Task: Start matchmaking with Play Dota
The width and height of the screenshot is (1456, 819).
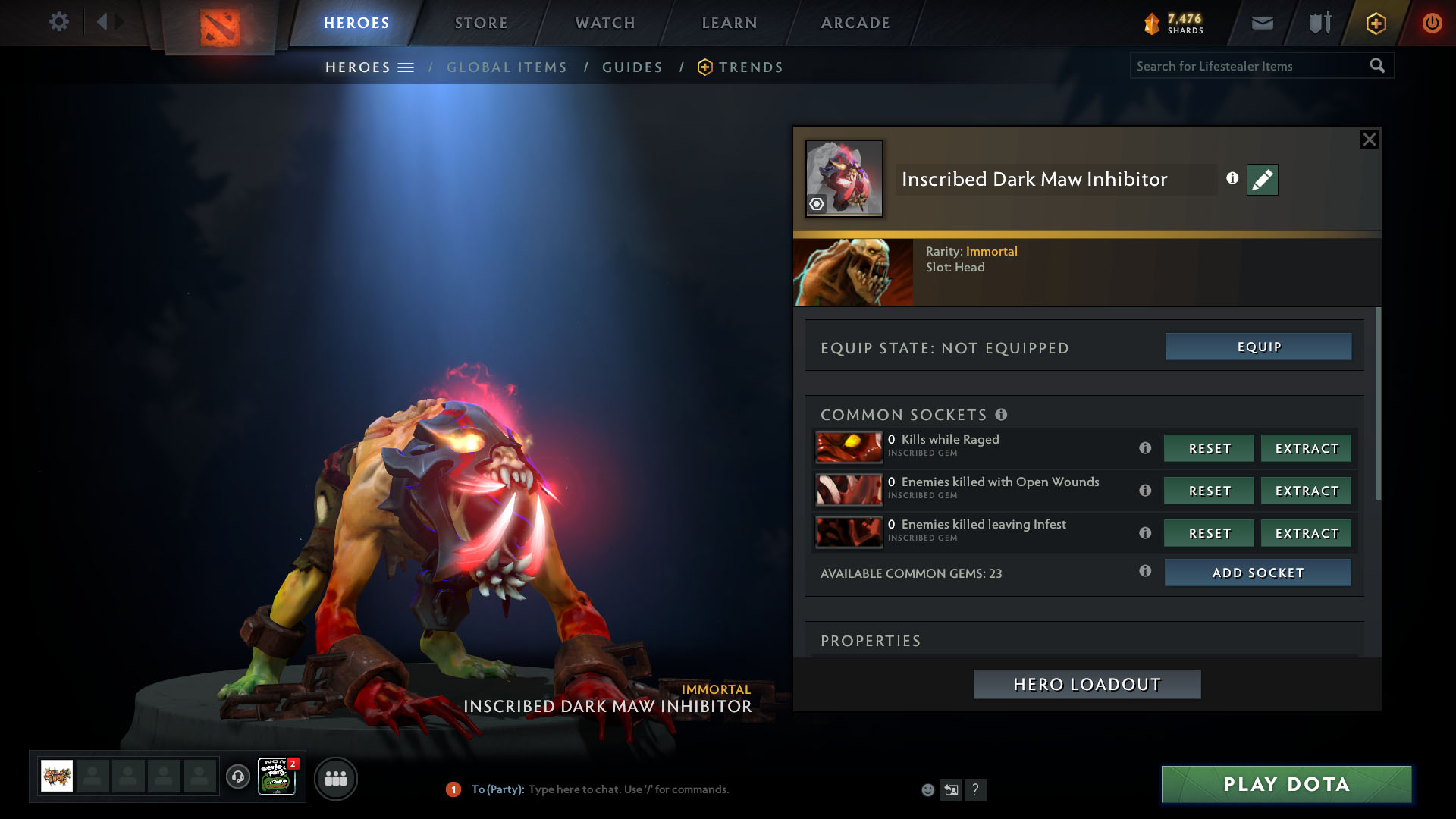Action: (1286, 784)
